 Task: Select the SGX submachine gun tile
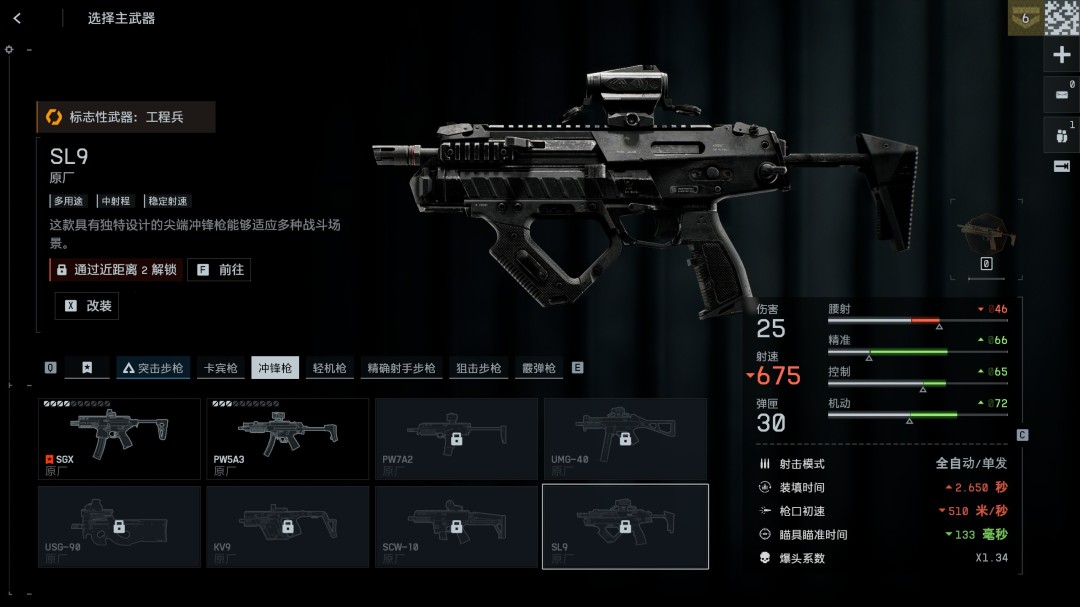click(x=119, y=439)
